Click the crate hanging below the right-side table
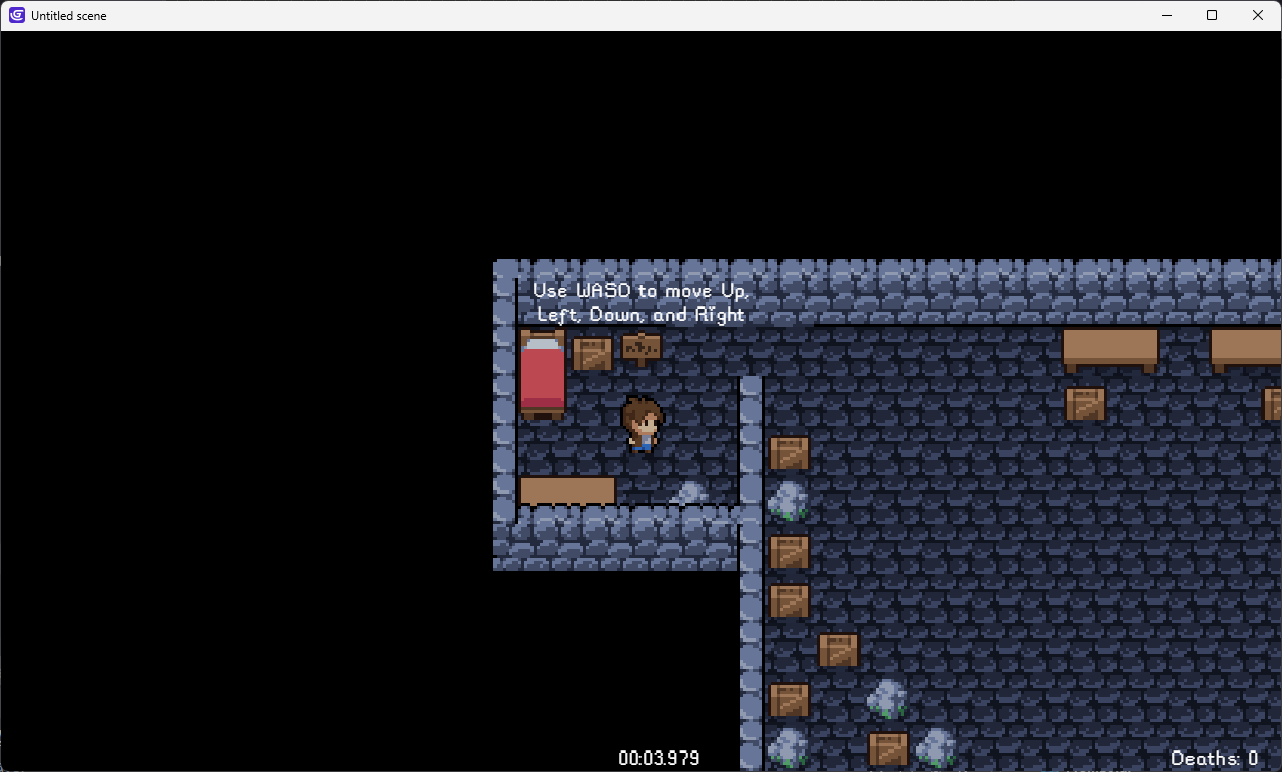The width and height of the screenshot is (1282, 772). (x=1085, y=401)
